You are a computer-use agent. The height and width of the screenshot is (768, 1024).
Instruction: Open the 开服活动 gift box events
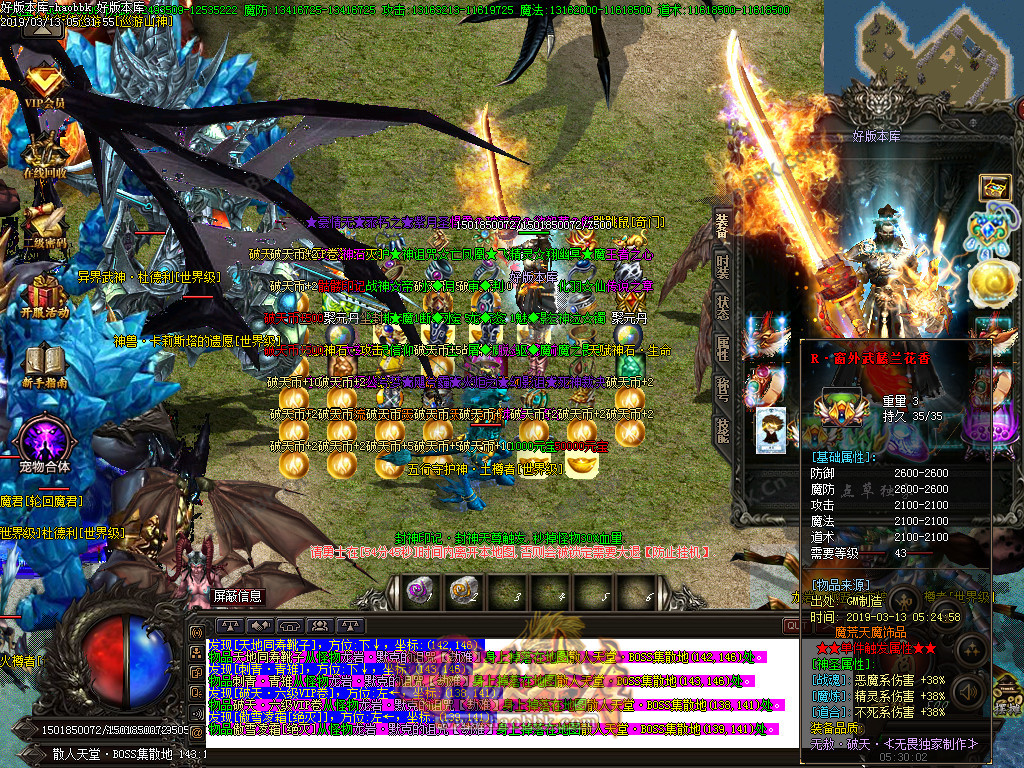coord(44,294)
